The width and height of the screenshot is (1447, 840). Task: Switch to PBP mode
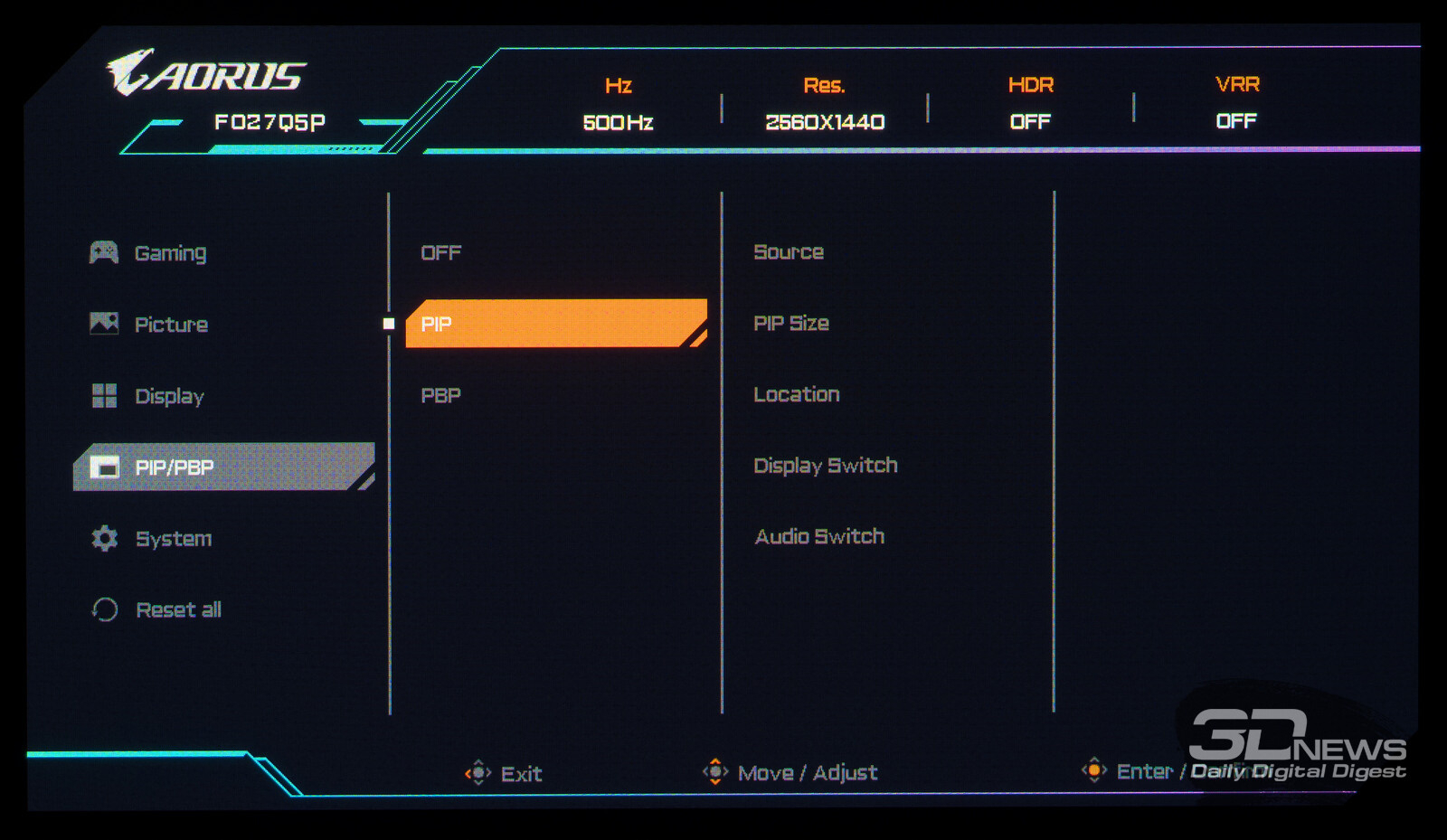[x=441, y=395]
